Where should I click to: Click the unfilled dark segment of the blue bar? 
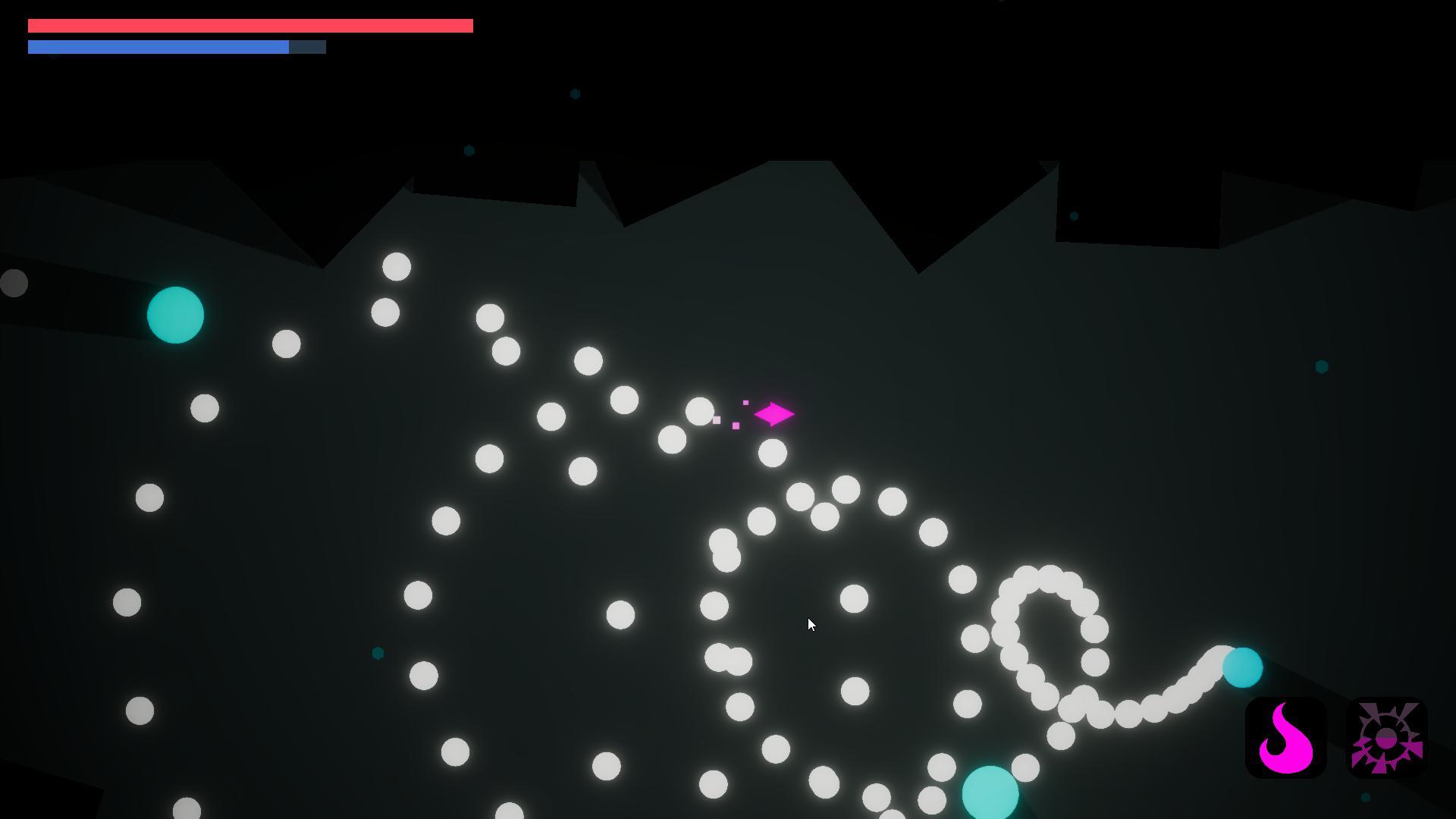click(307, 46)
